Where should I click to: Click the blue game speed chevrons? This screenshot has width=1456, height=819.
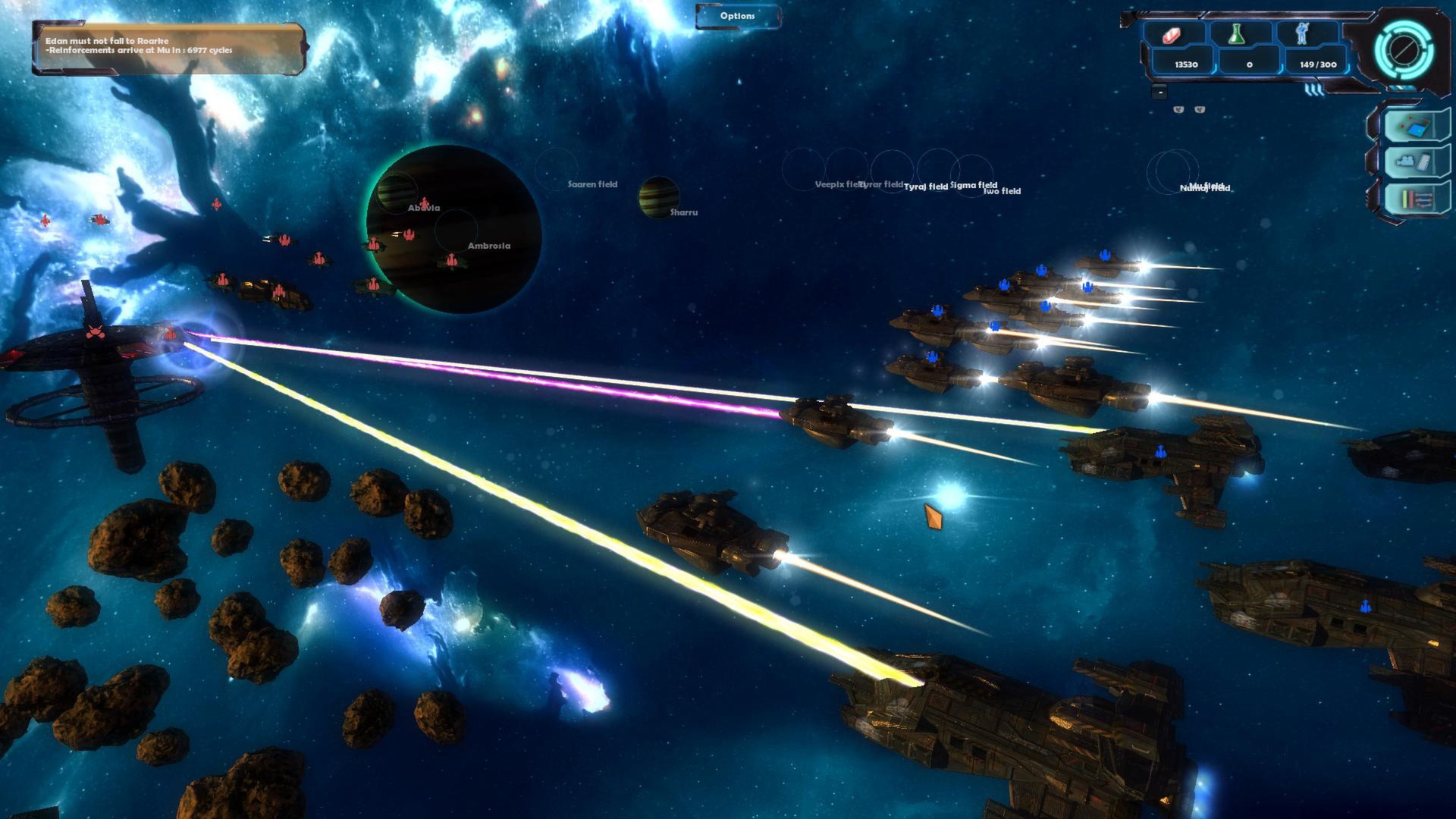coord(1313,91)
